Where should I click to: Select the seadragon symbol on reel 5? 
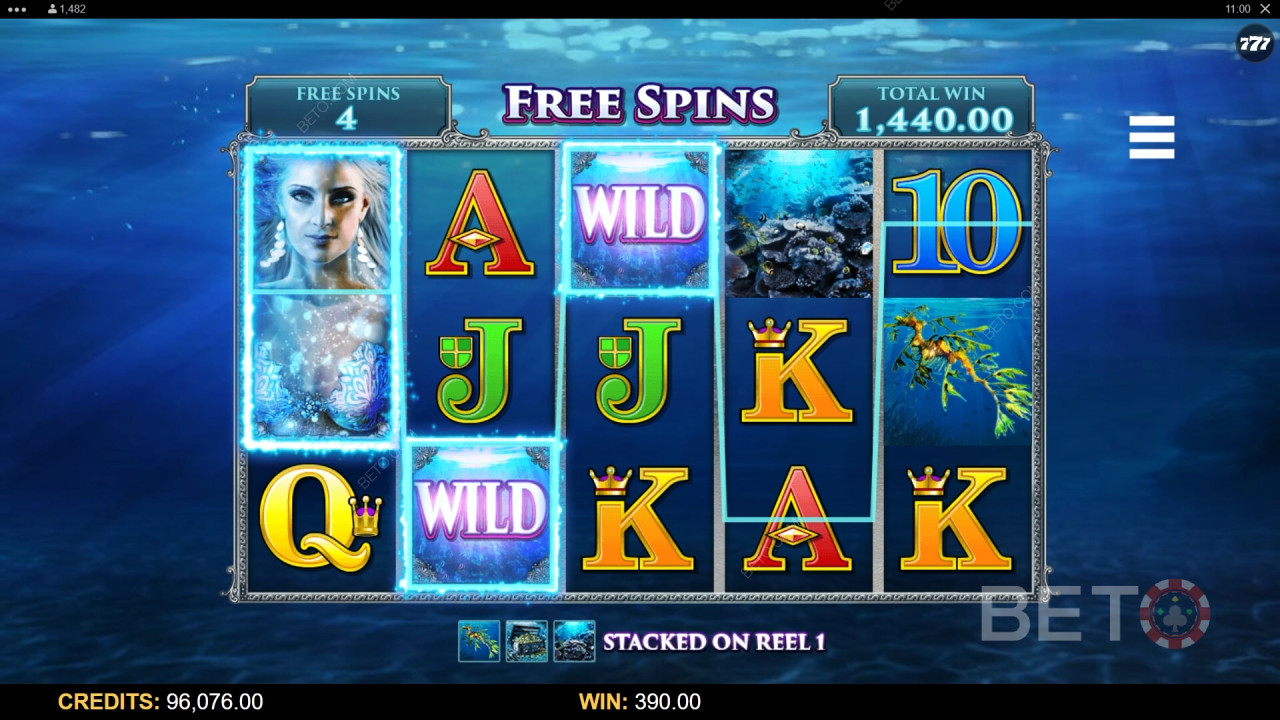[x=955, y=370]
